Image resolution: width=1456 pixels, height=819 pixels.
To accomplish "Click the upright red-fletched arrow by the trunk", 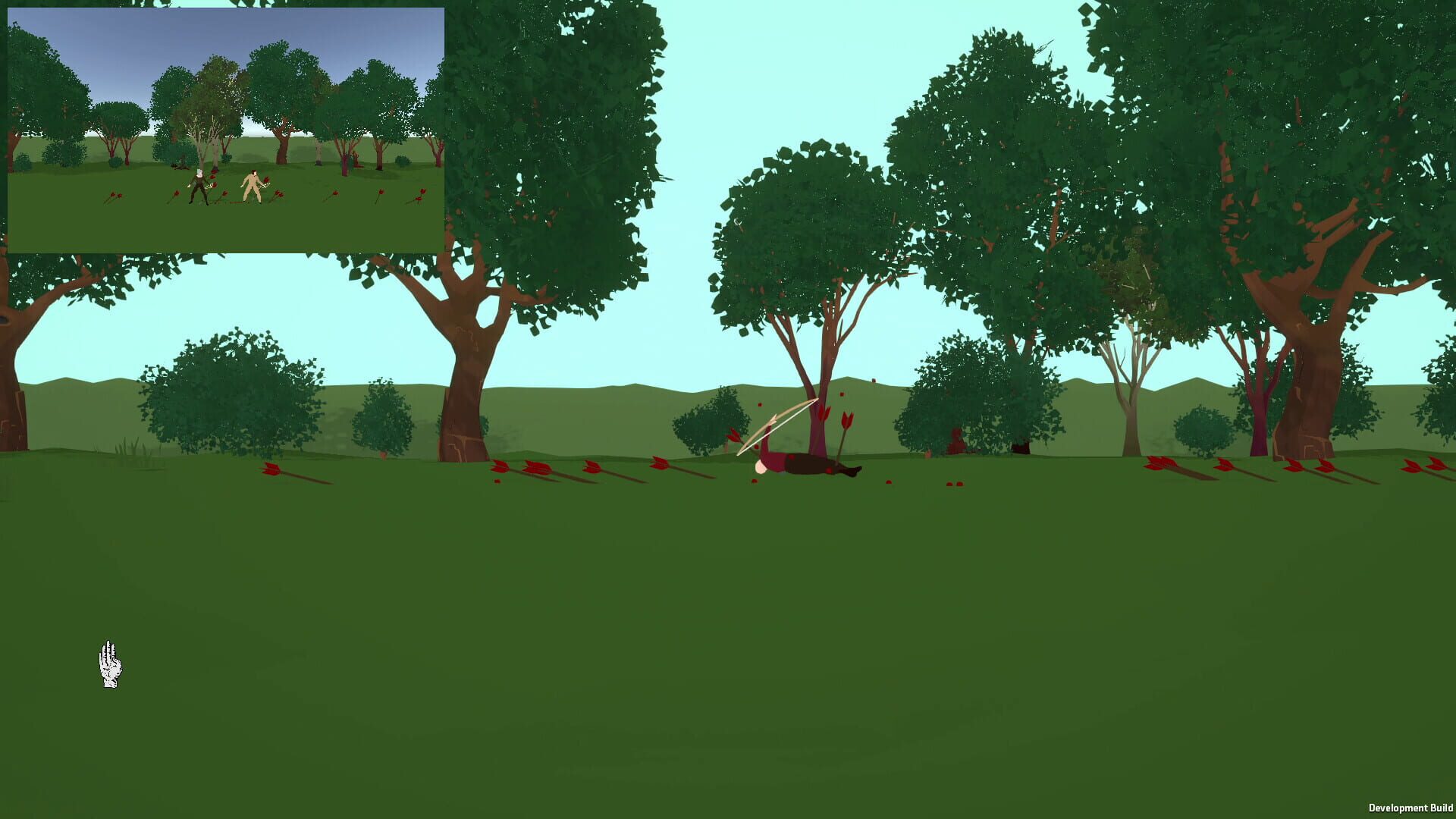I will click(x=846, y=422).
